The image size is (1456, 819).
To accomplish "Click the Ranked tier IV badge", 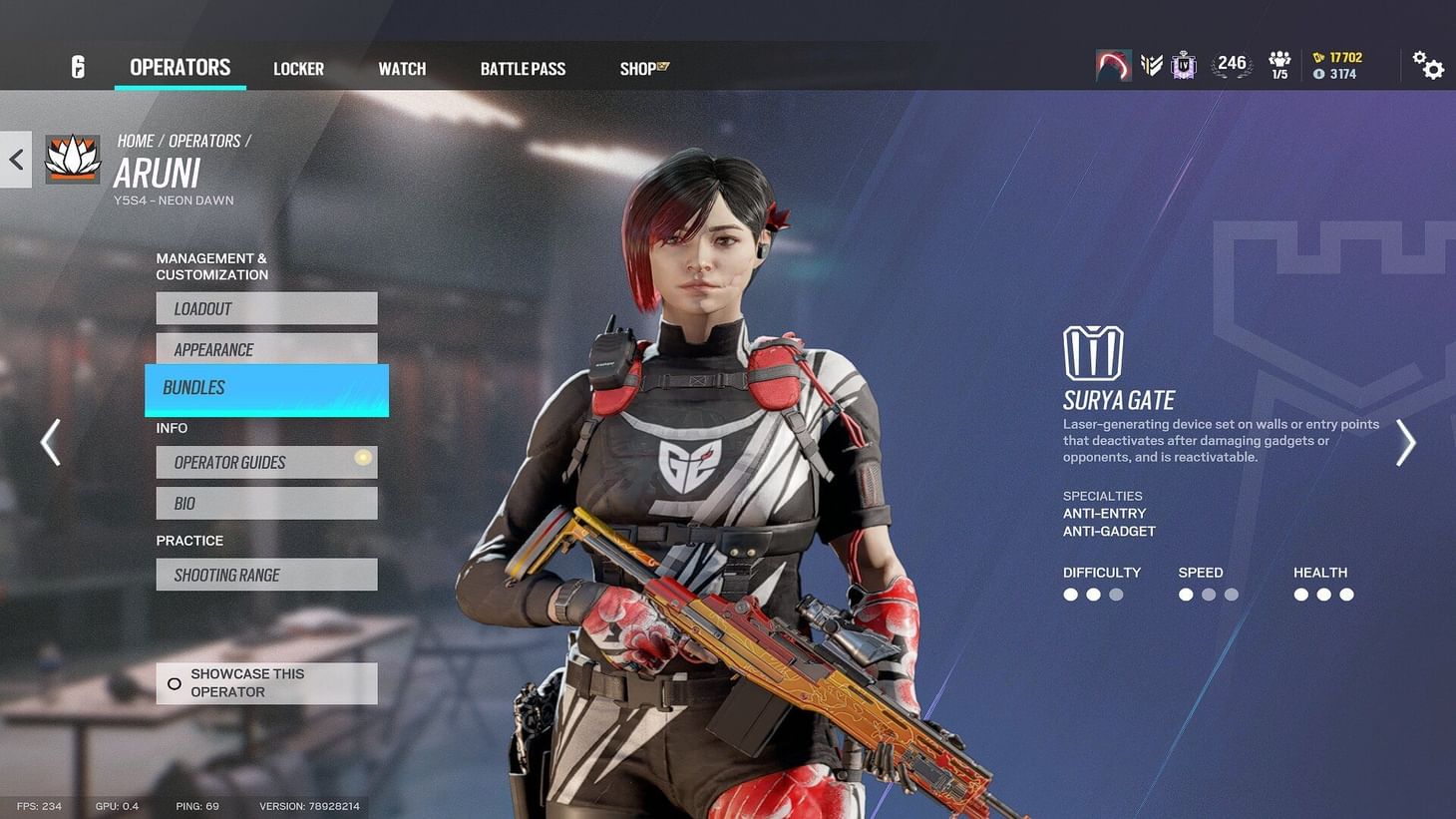I will (x=1183, y=63).
